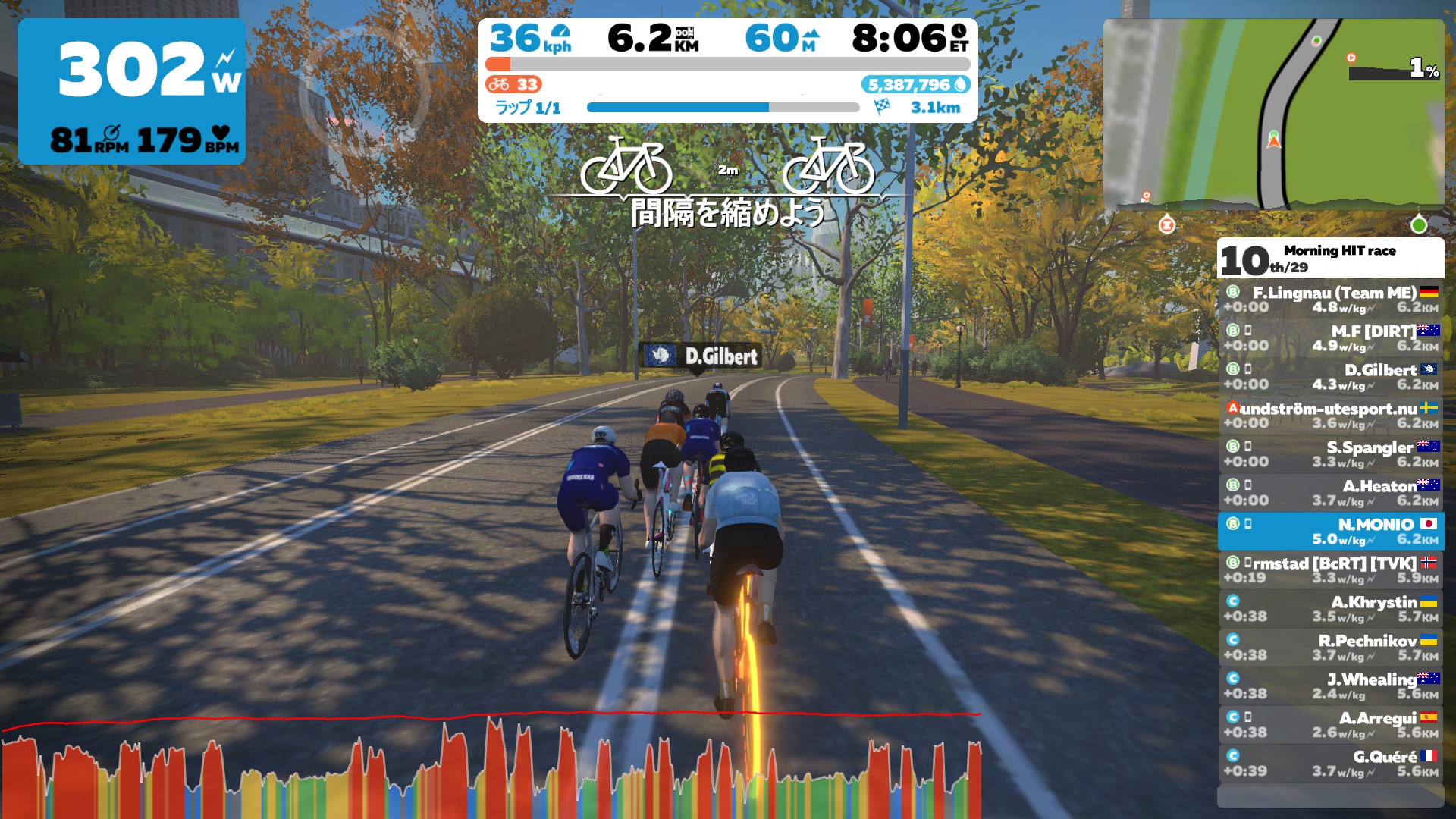The image size is (1456, 819).
Task: Click the highlighted N.MONIO rider row
Action: [1342, 531]
